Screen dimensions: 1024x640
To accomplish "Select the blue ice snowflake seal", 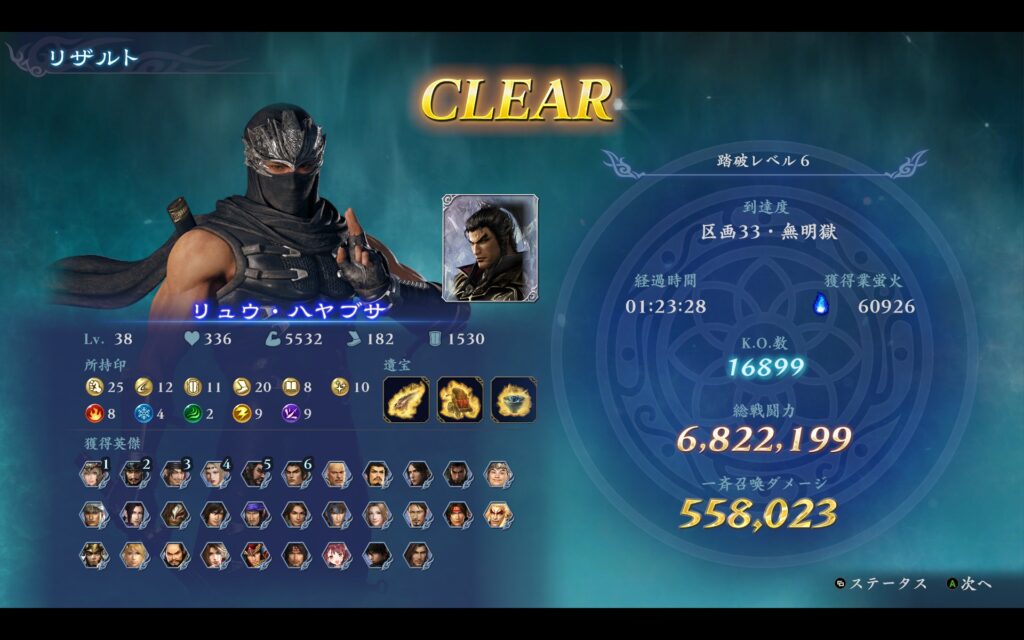I will pyautogui.click(x=143, y=413).
